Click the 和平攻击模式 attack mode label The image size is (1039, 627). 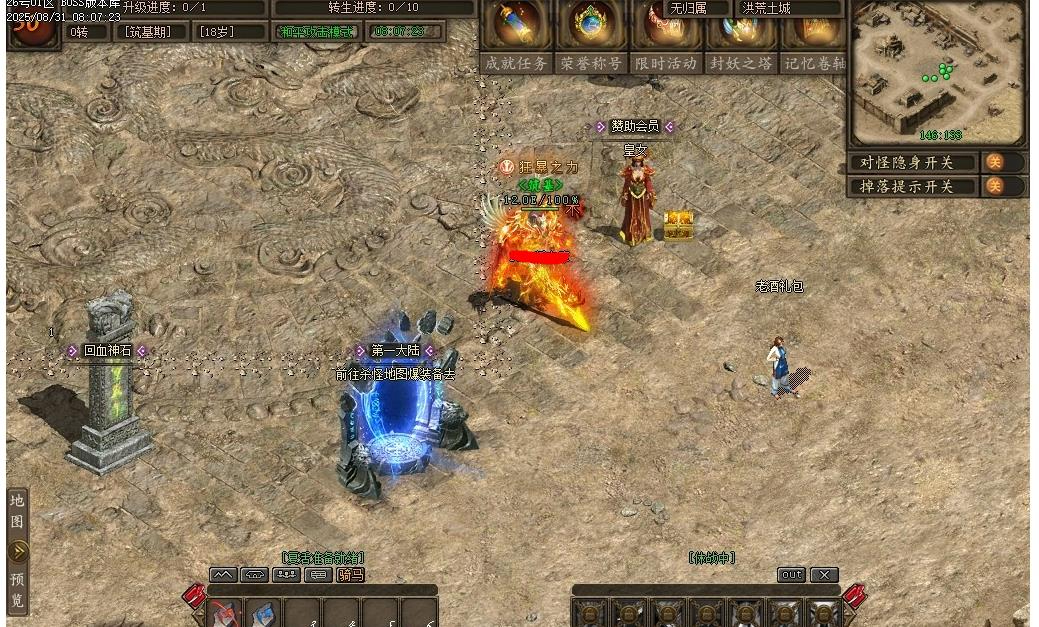pos(317,32)
